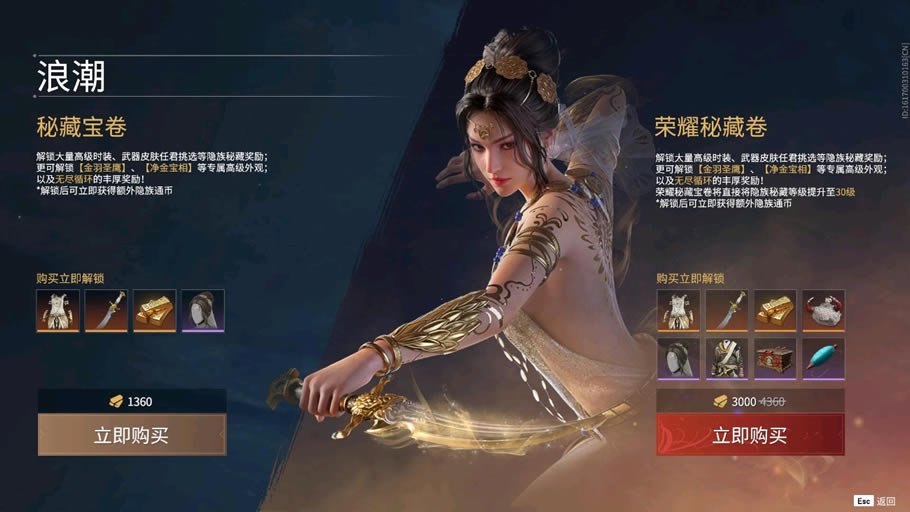
Task: Check the hairstyle reward under 秘藏宝卷
Action: pyautogui.click(x=203, y=311)
